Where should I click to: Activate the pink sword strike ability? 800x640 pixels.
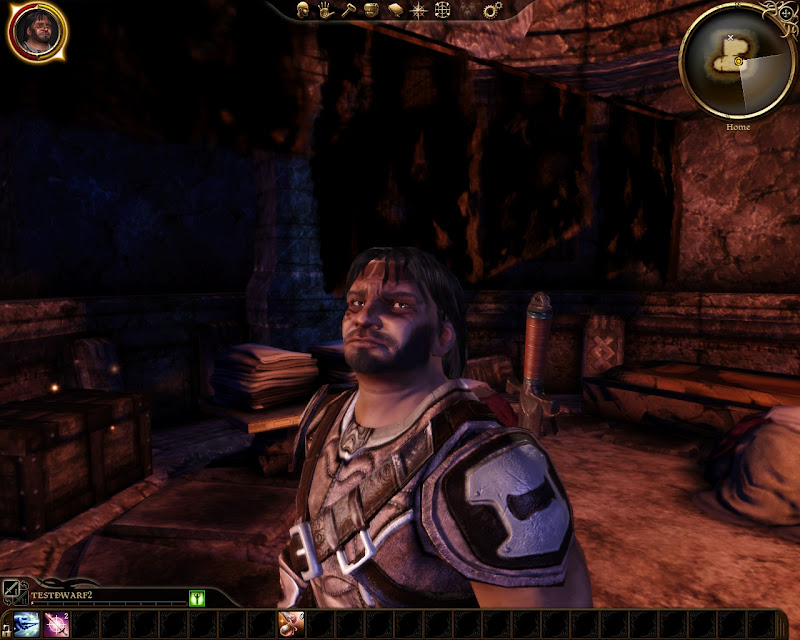[x=56, y=624]
